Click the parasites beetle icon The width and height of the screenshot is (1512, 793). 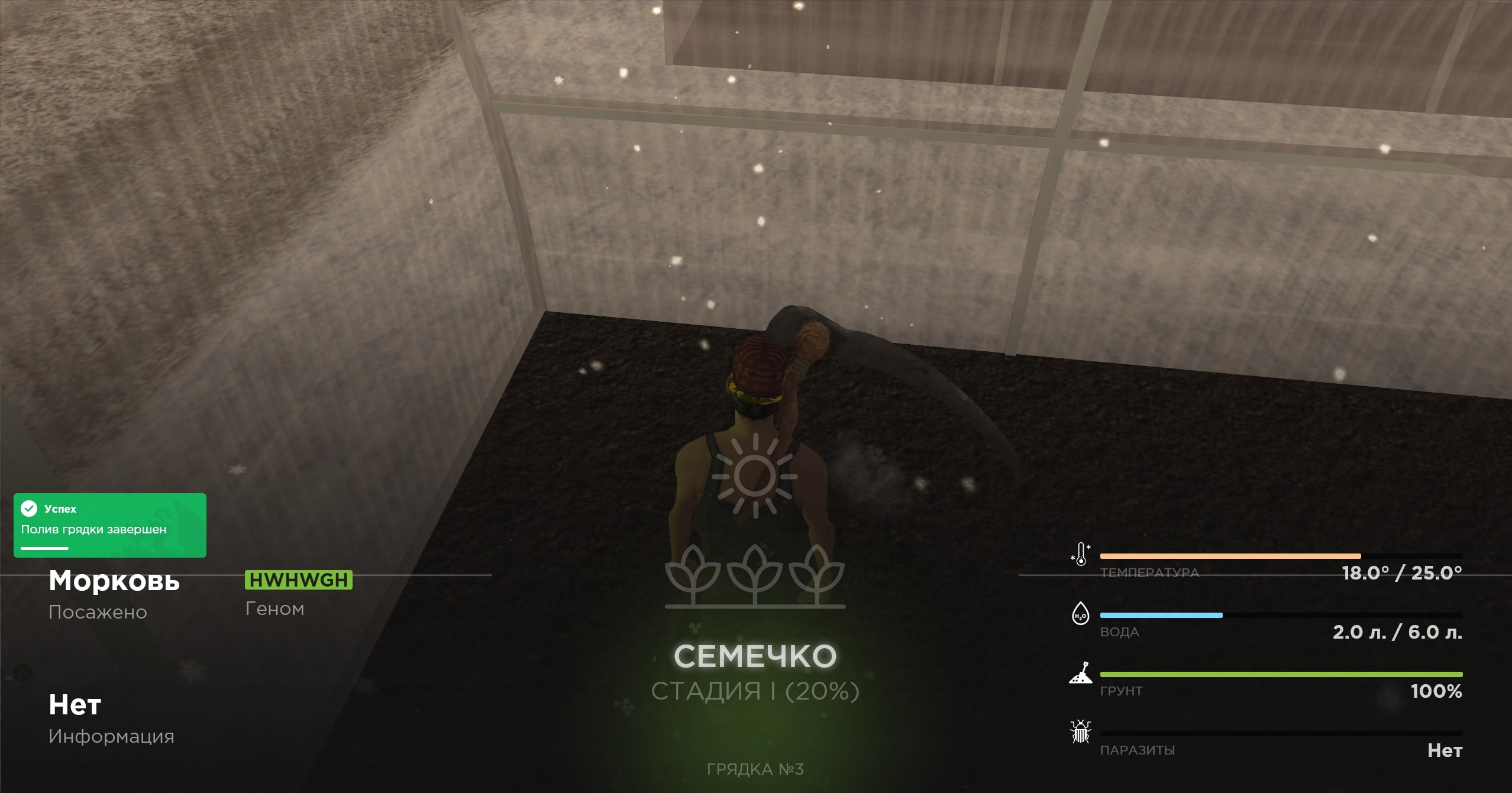tap(1081, 732)
